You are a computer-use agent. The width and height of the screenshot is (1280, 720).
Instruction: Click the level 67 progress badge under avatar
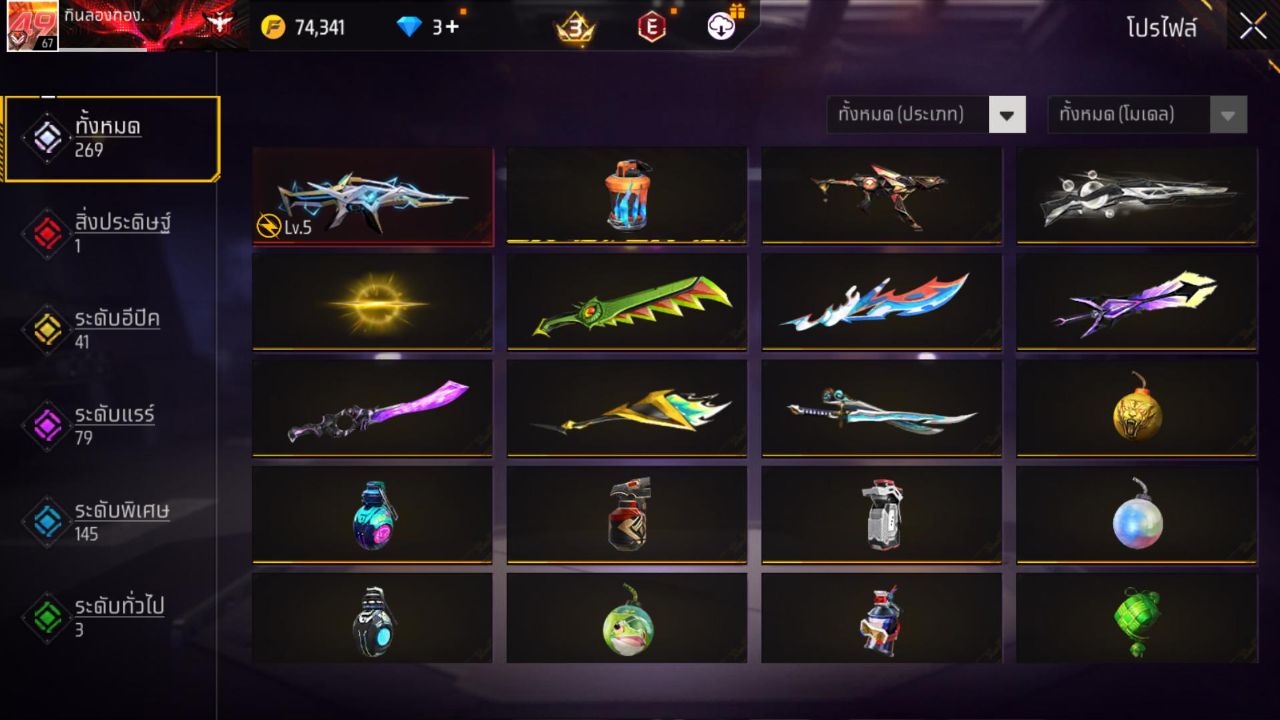pyautogui.click(x=47, y=44)
